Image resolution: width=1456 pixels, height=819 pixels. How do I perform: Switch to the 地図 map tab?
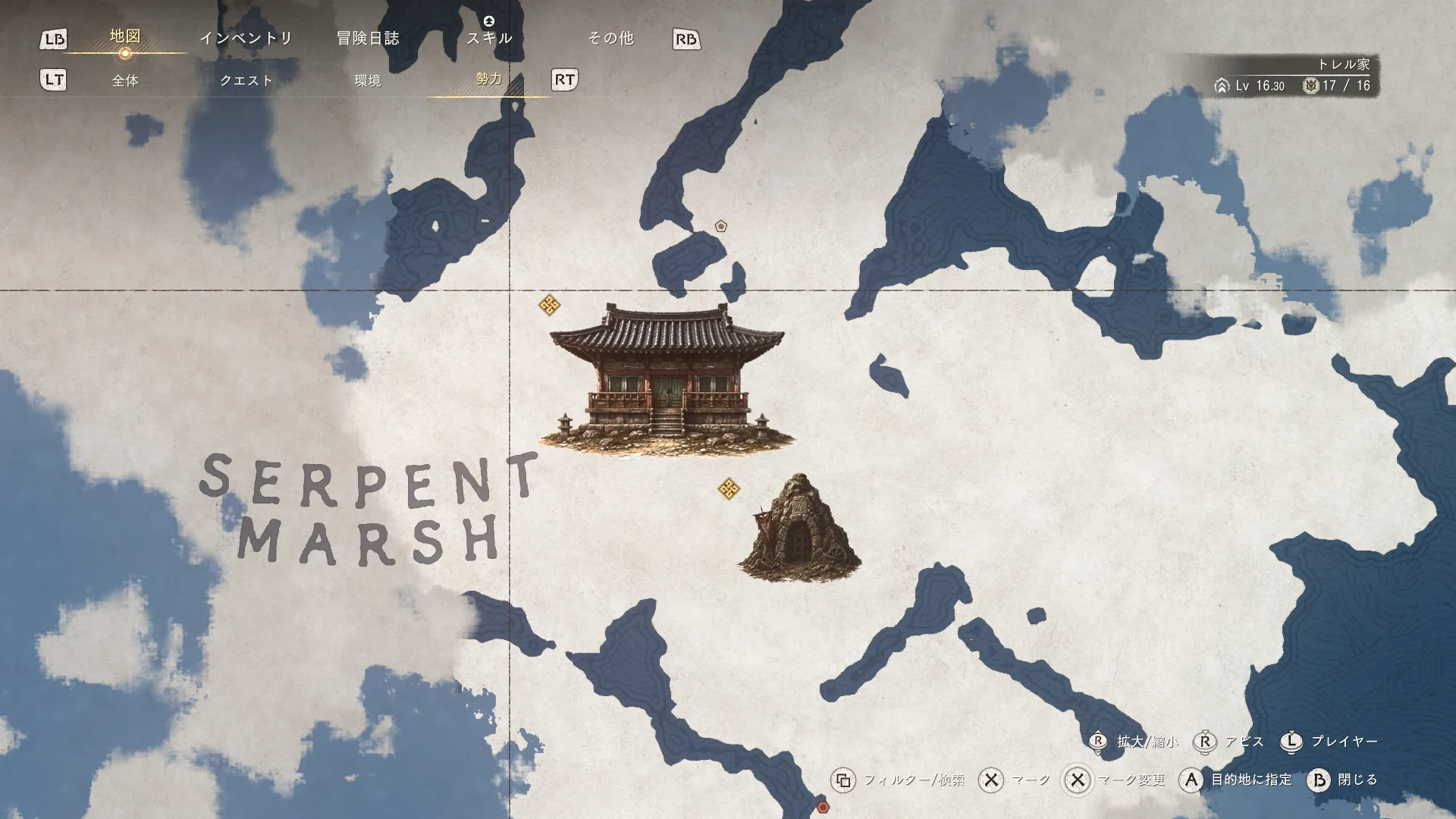pos(125,36)
